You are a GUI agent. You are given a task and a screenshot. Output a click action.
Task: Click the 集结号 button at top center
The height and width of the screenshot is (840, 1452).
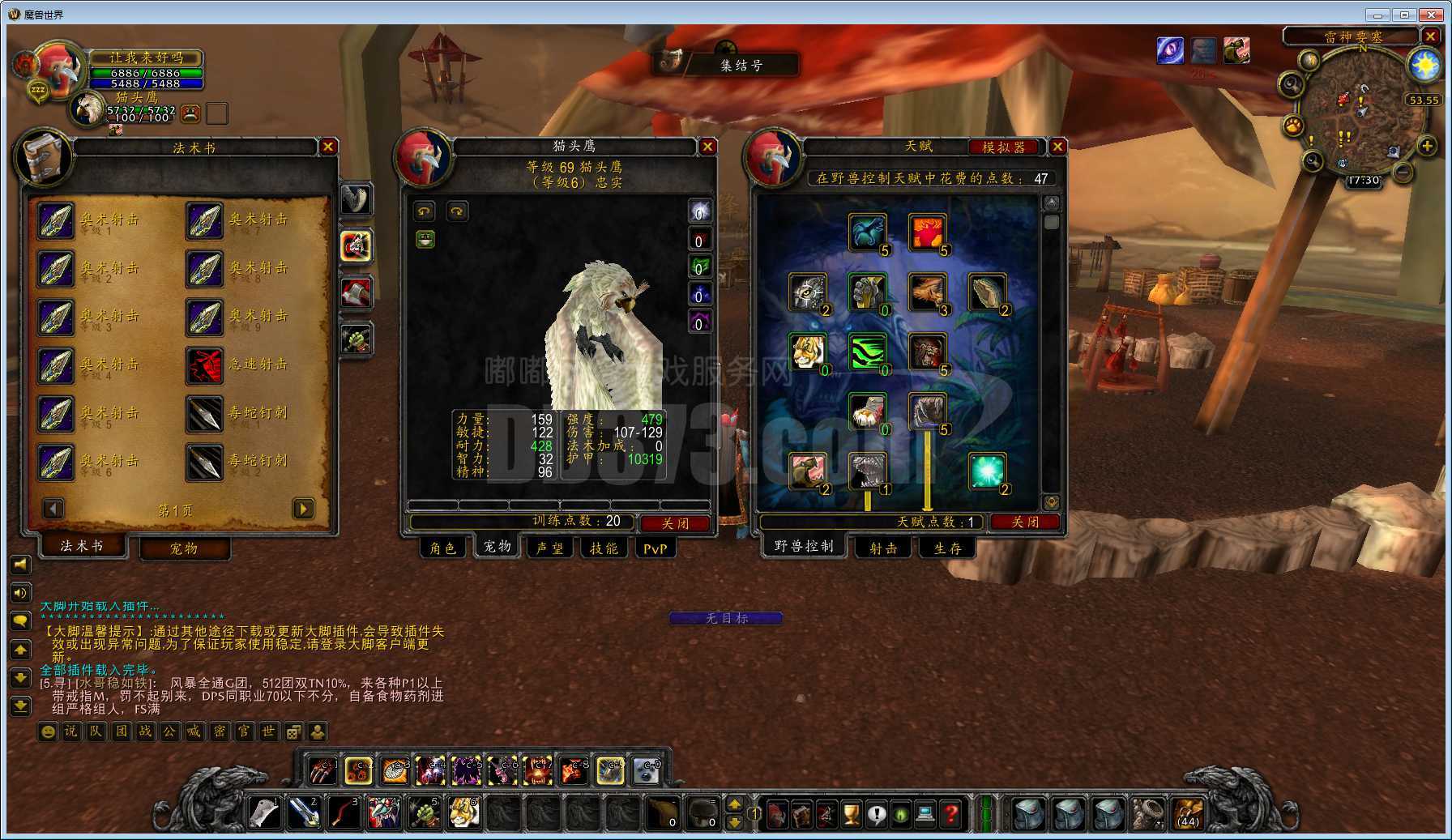point(741,65)
